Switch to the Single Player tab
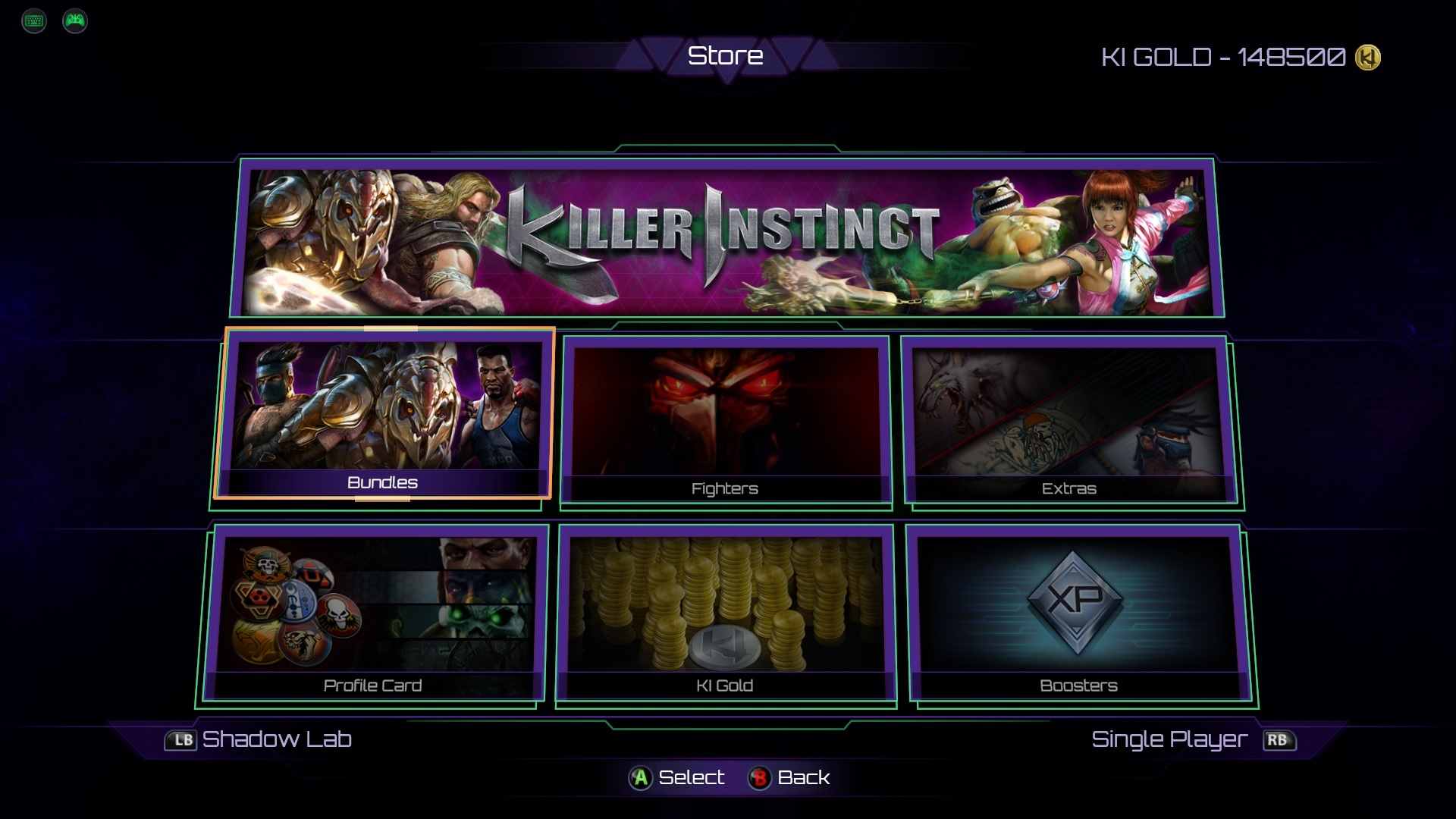The height and width of the screenshot is (819, 1456). [x=1192, y=739]
